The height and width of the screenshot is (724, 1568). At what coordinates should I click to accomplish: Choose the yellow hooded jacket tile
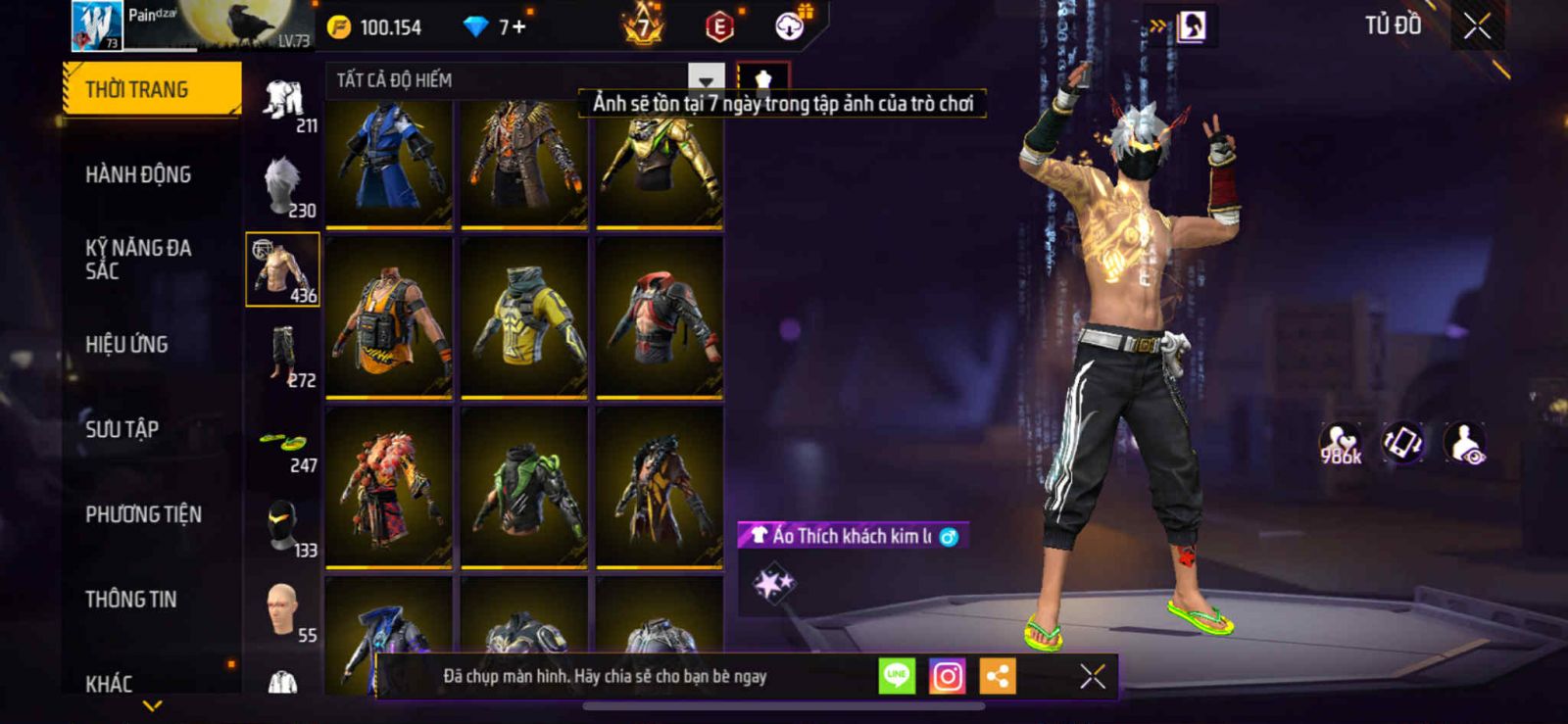(524, 317)
